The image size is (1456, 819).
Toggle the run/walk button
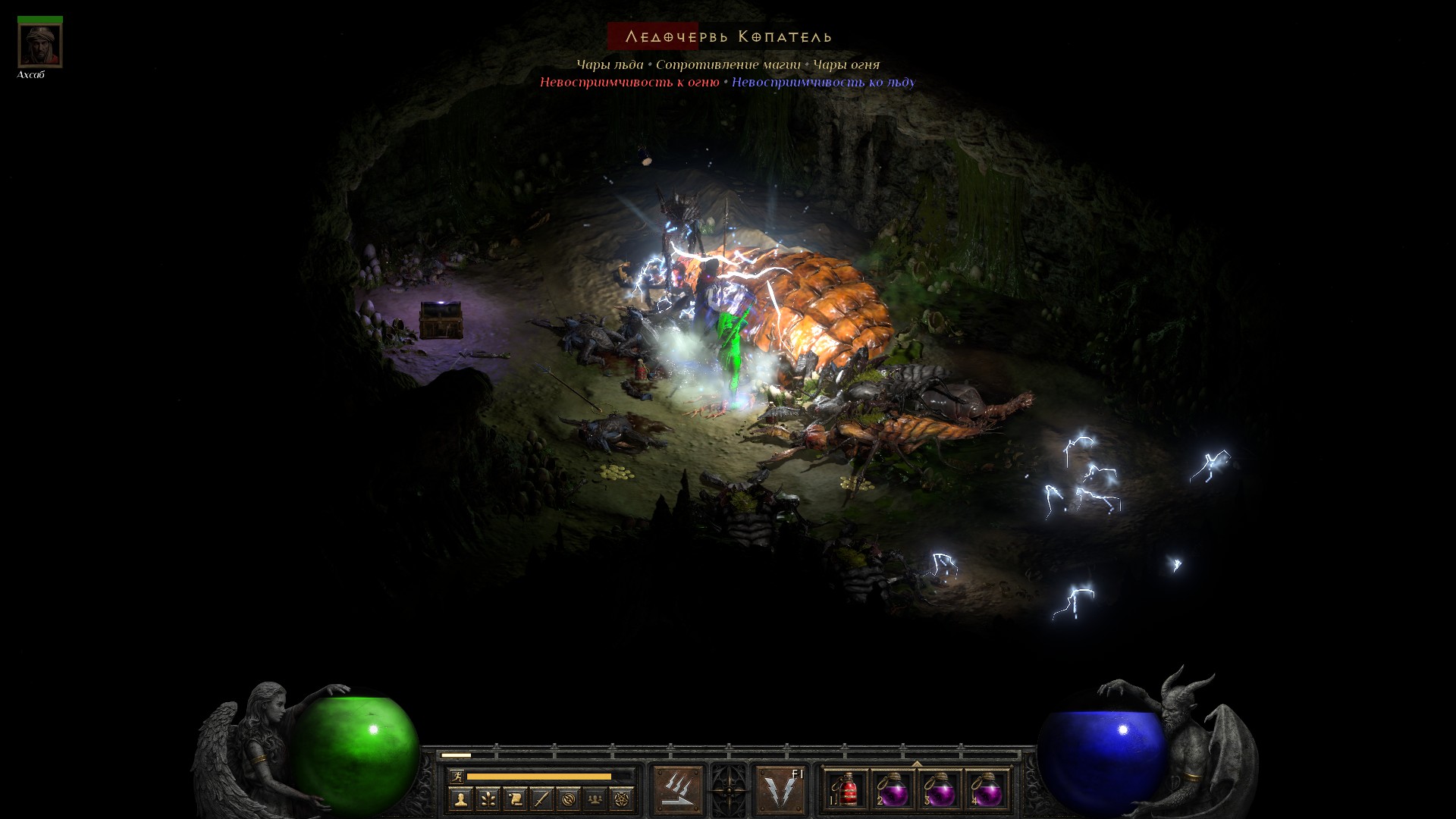coord(457,776)
